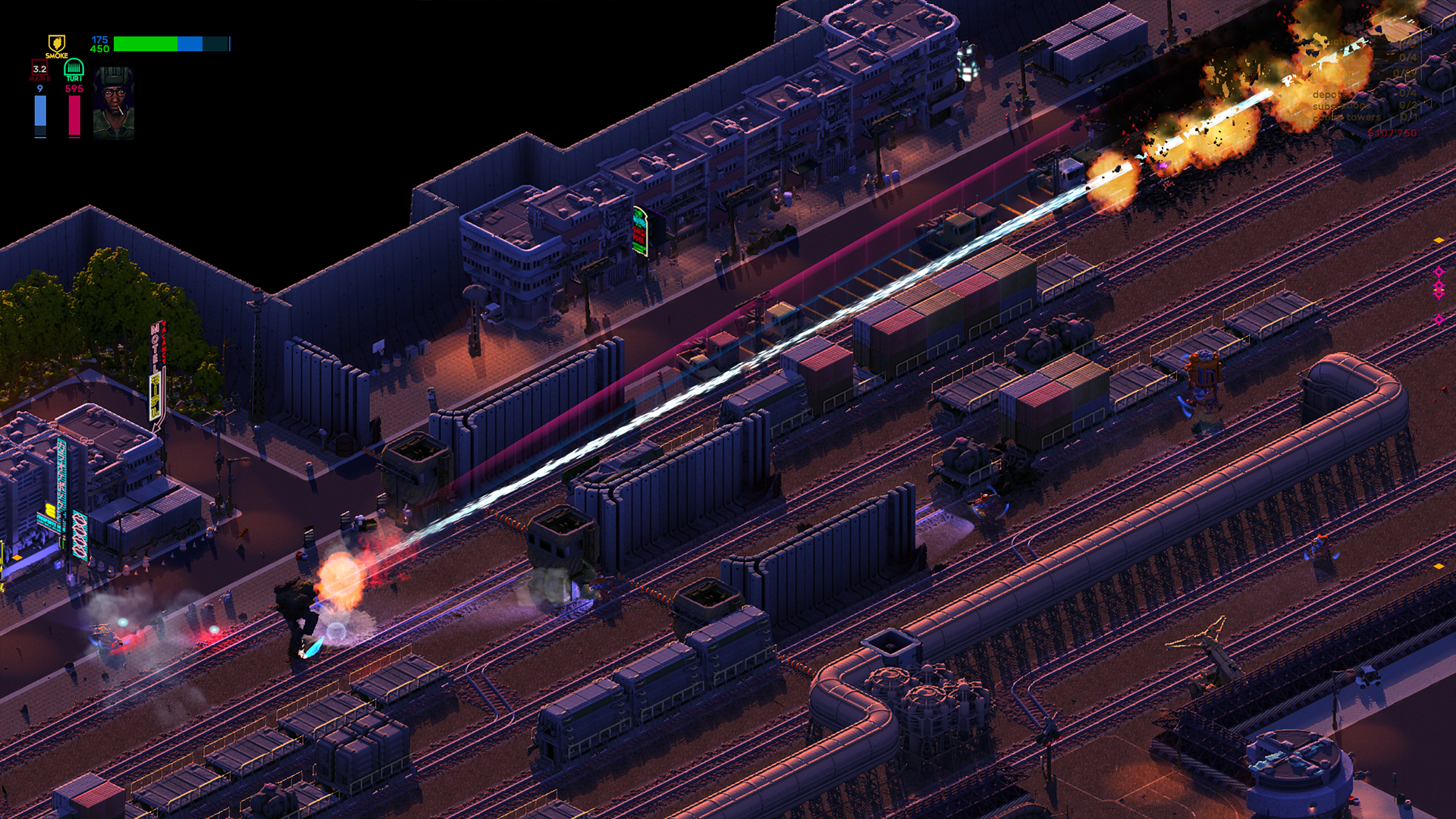The width and height of the screenshot is (1456, 819).
Task: Select the TURT turret weapon icon
Action: [x=74, y=68]
